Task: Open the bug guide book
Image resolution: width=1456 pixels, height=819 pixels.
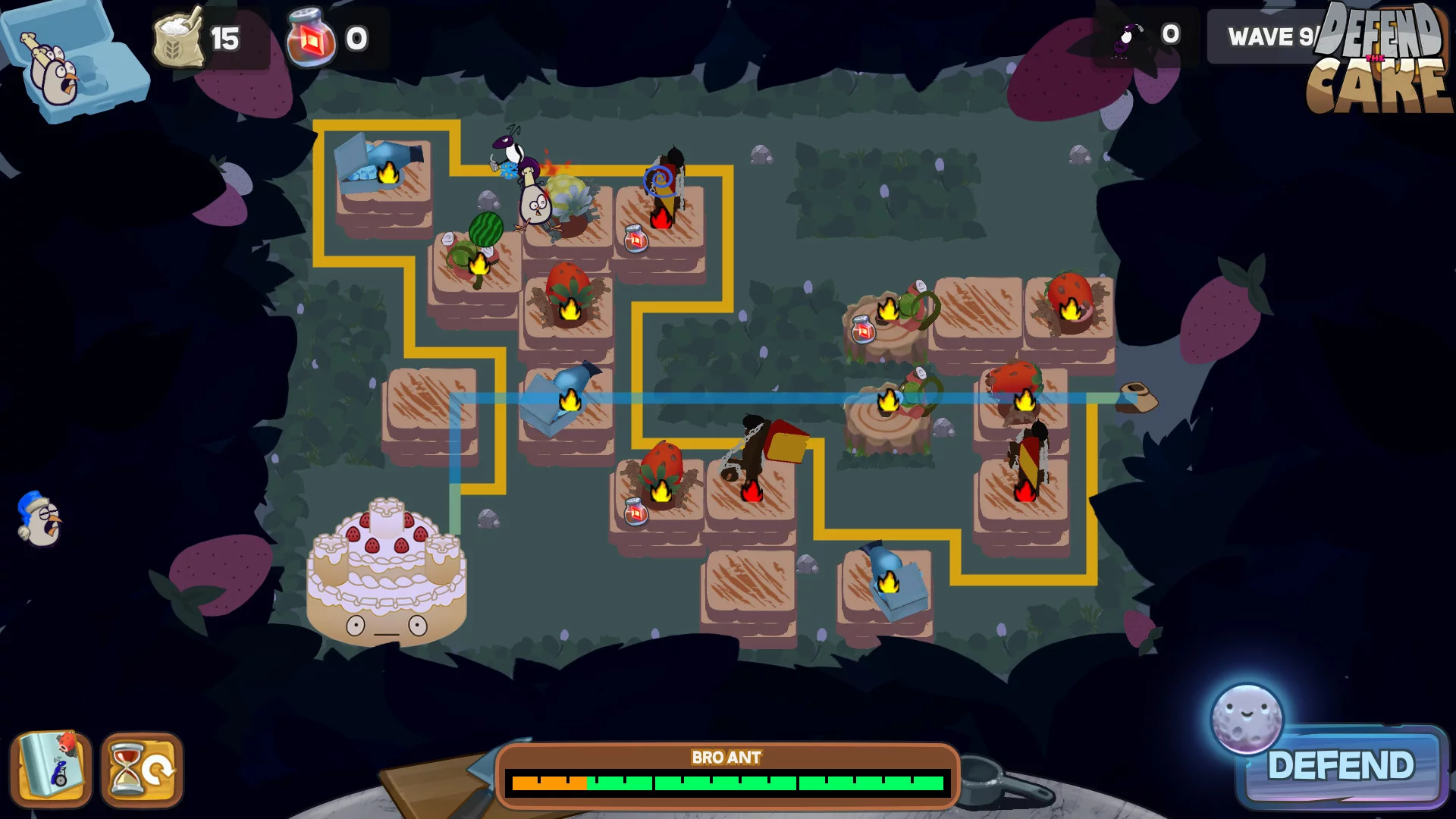Action: click(51, 770)
